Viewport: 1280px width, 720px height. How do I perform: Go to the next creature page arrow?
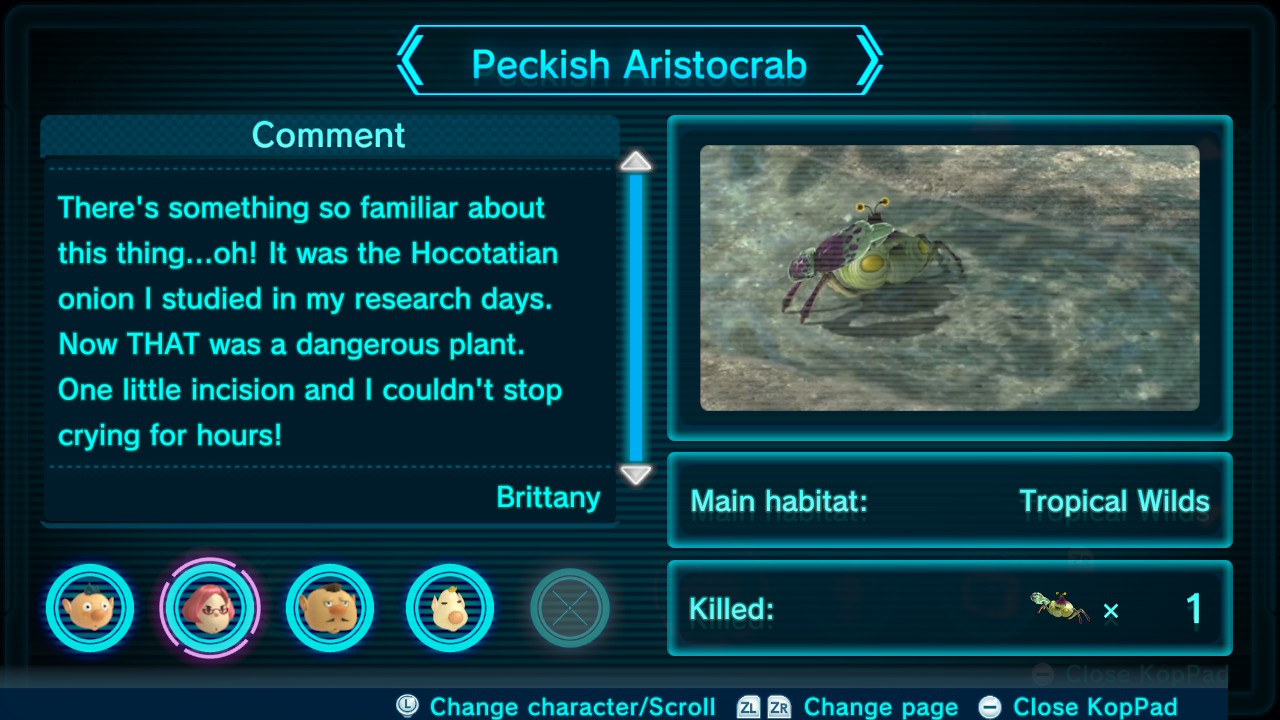[x=868, y=63]
